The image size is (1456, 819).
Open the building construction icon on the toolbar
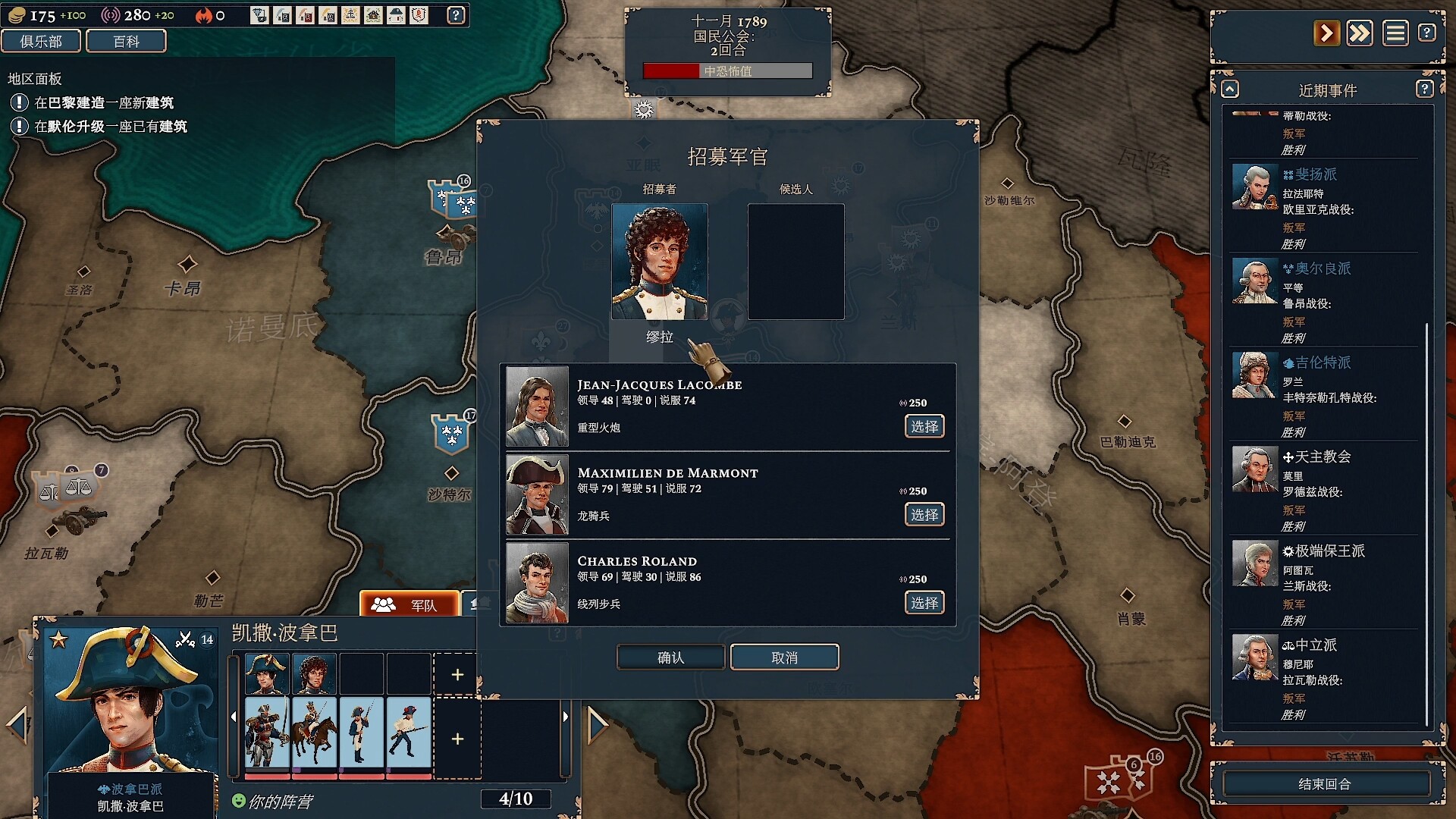(x=373, y=15)
